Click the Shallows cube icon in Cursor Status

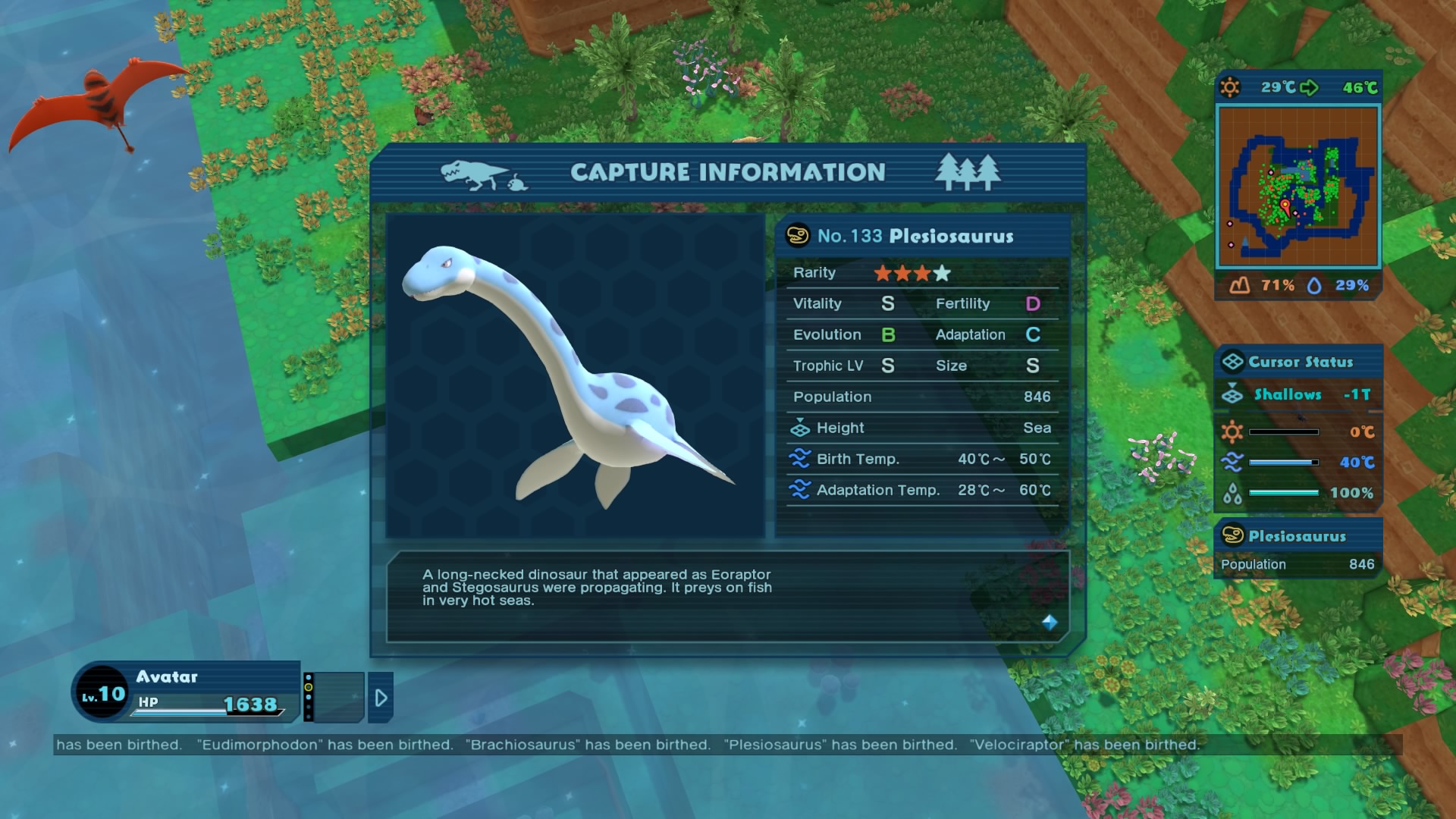(x=1232, y=395)
